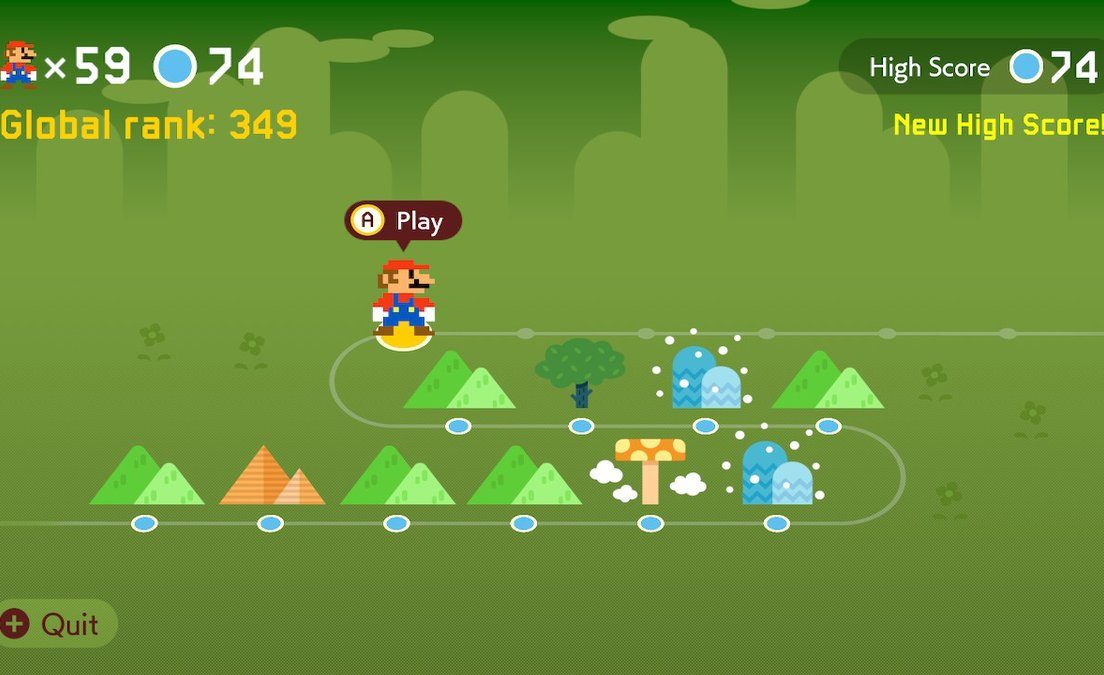Viewport: 1104px width, 675px height.
Task: Select the Quit button
Action: pos(55,624)
